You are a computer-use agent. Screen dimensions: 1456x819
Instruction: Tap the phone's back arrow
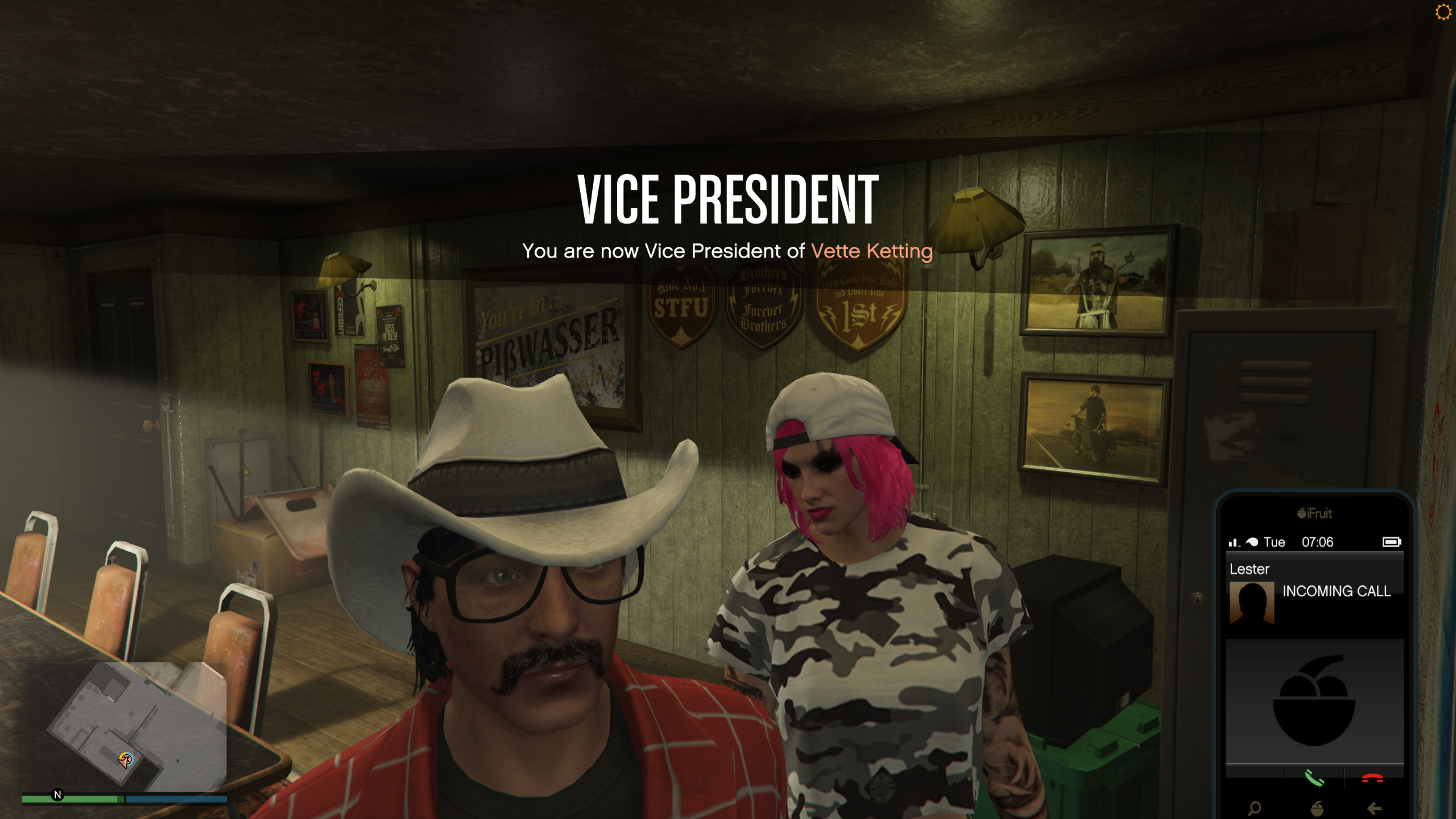tap(1374, 808)
